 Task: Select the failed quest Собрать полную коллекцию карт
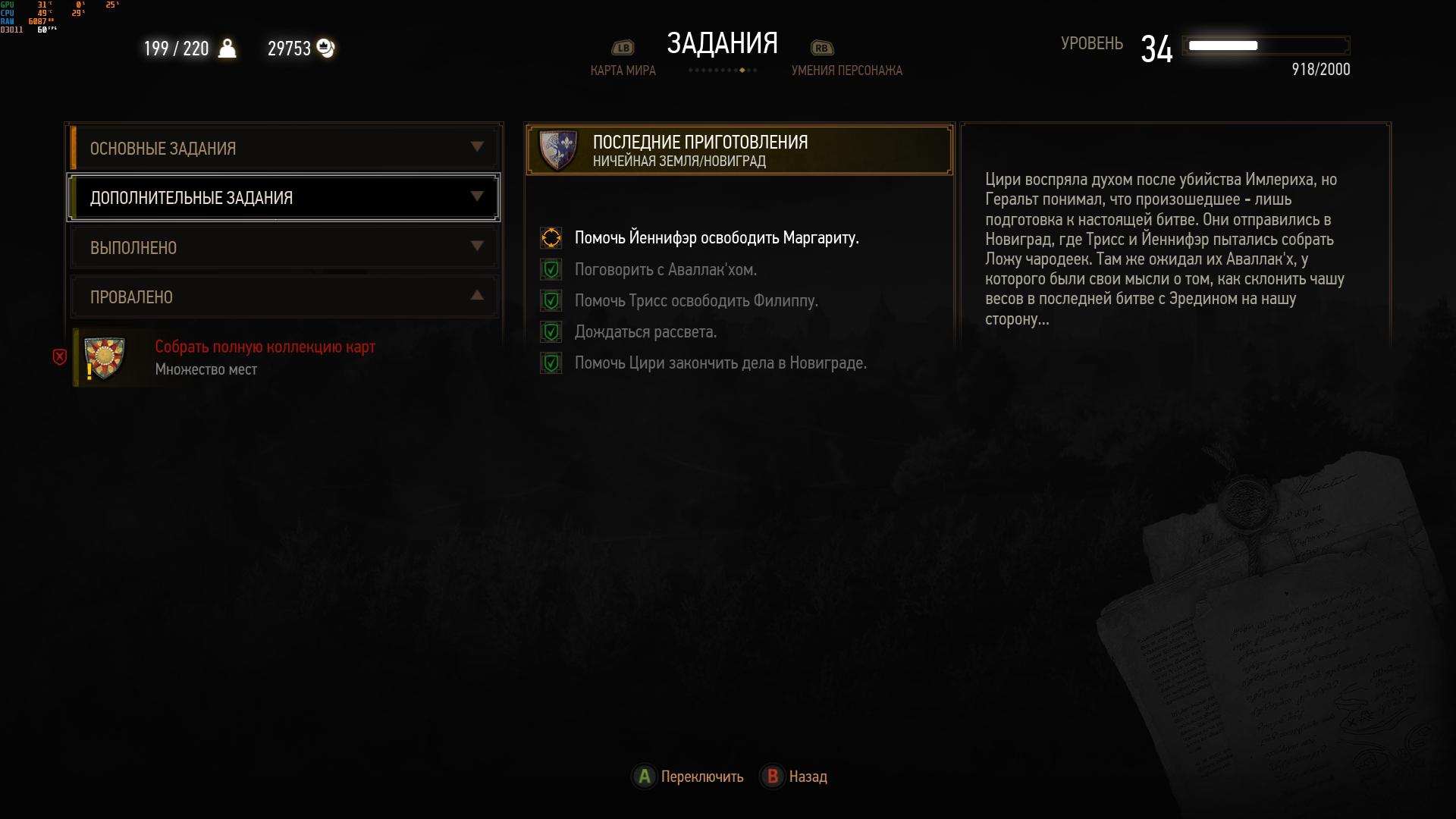pyautogui.click(x=265, y=357)
